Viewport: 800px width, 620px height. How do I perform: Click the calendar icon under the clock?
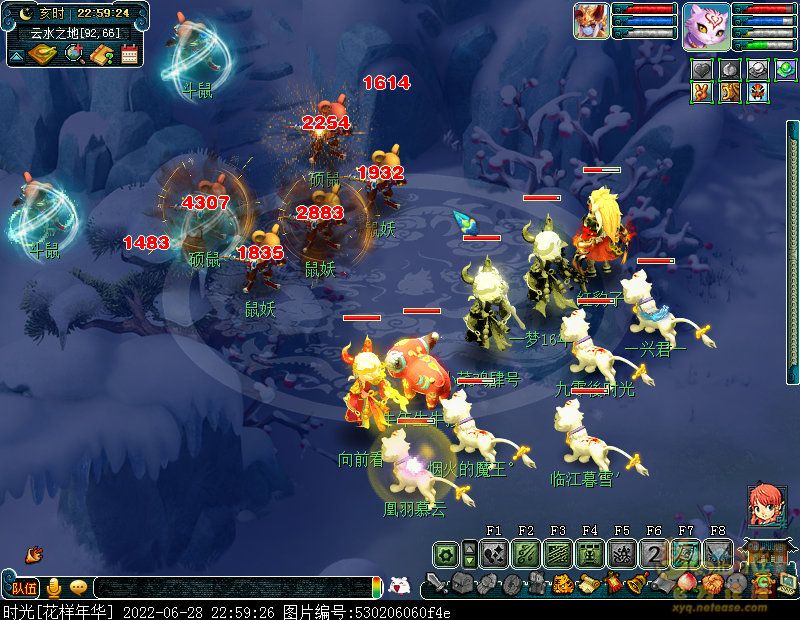(x=129, y=54)
